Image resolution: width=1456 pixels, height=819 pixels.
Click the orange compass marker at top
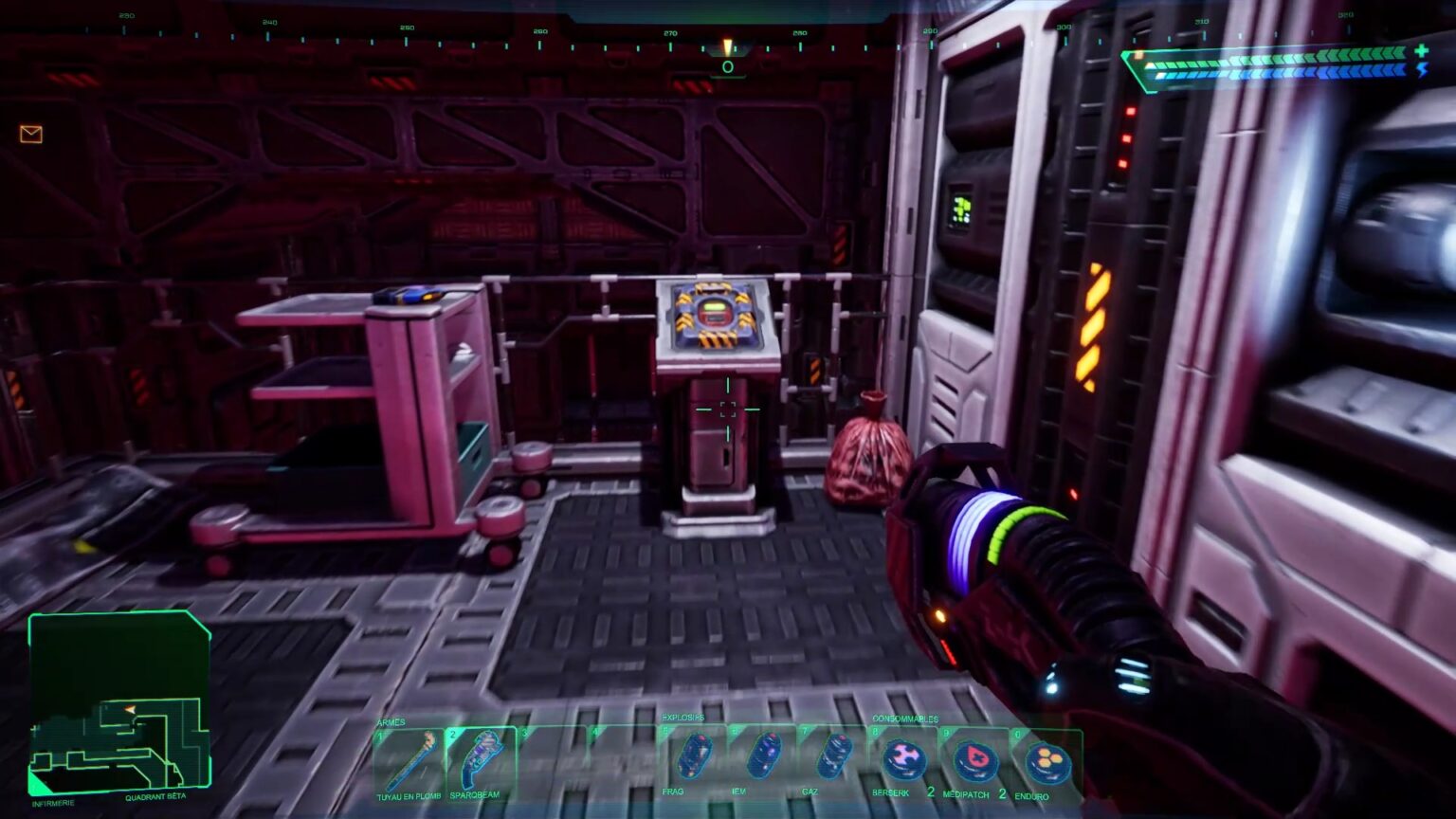(727, 47)
